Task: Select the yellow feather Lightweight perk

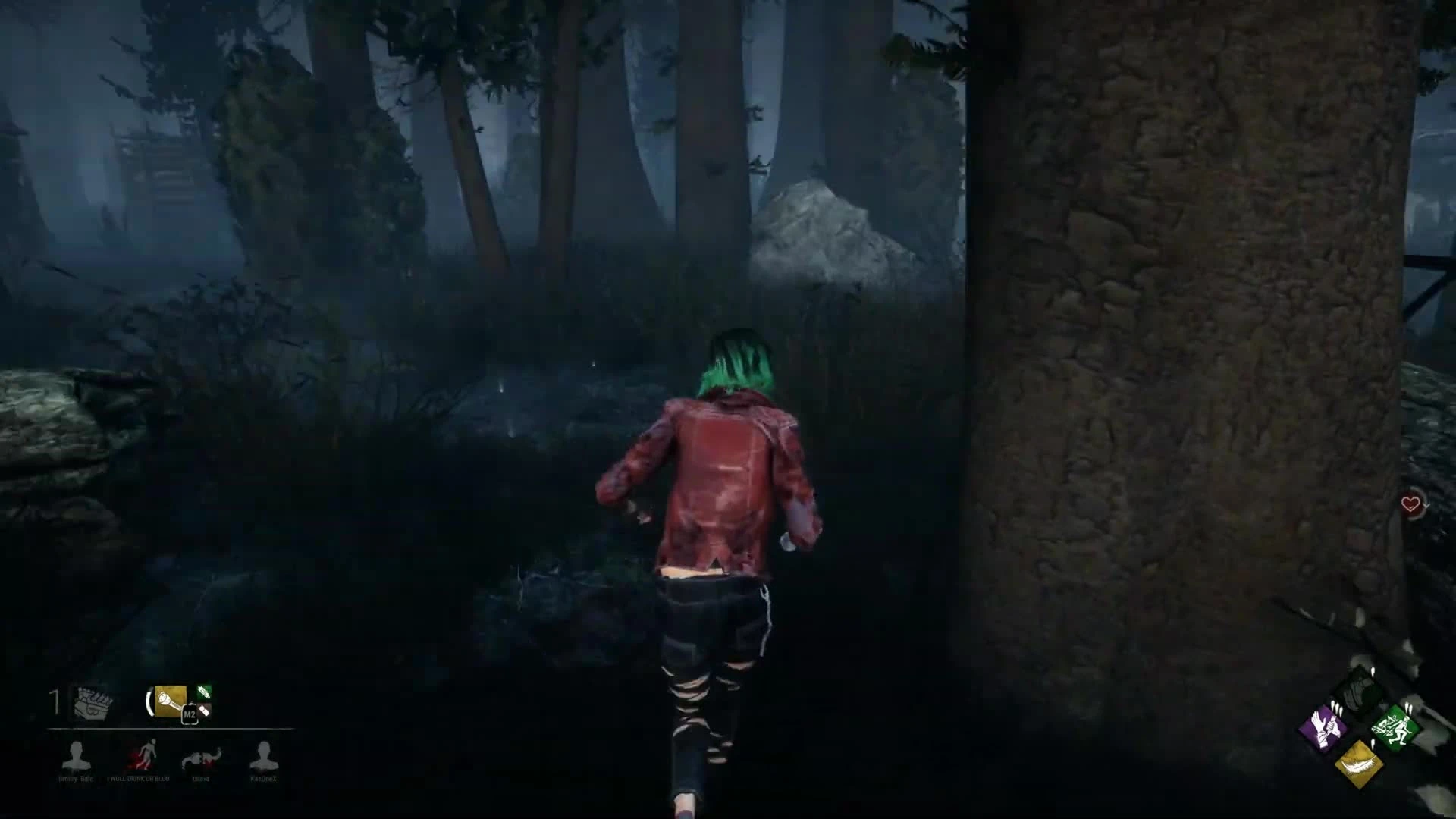Action: (1360, 764)
